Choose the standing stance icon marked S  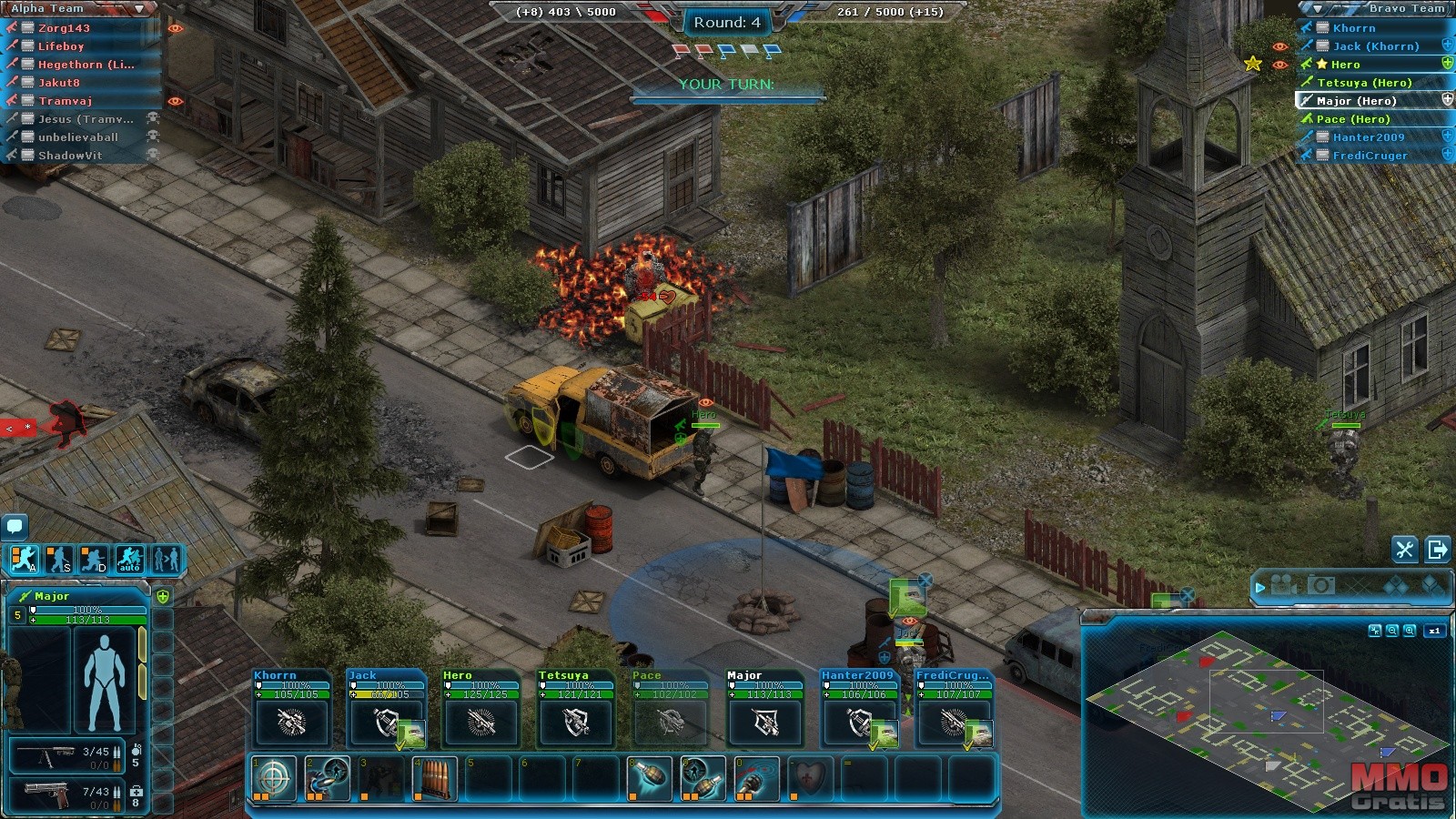(59, 559)
